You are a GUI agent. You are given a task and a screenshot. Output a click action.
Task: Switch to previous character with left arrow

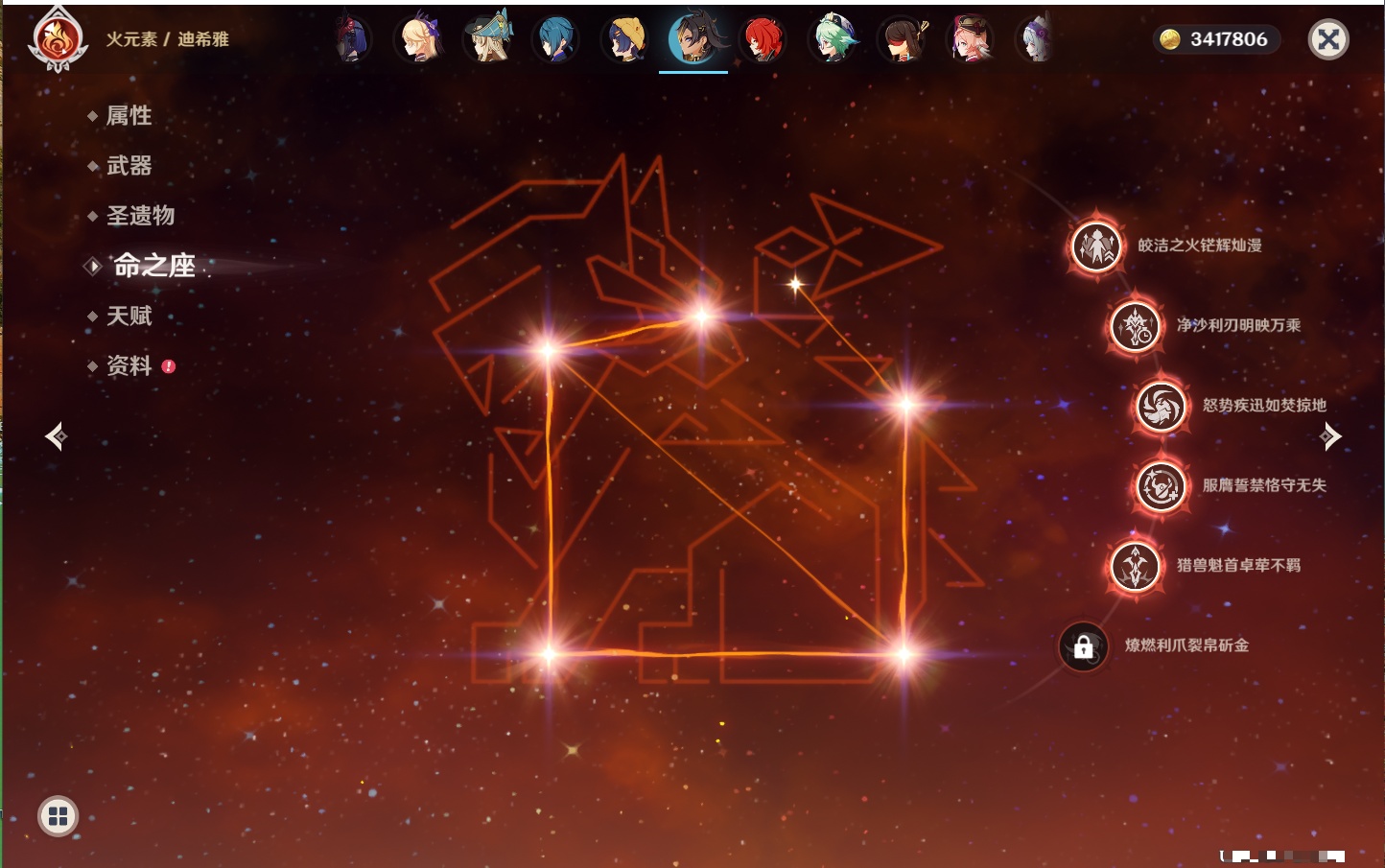coord(56,436)
